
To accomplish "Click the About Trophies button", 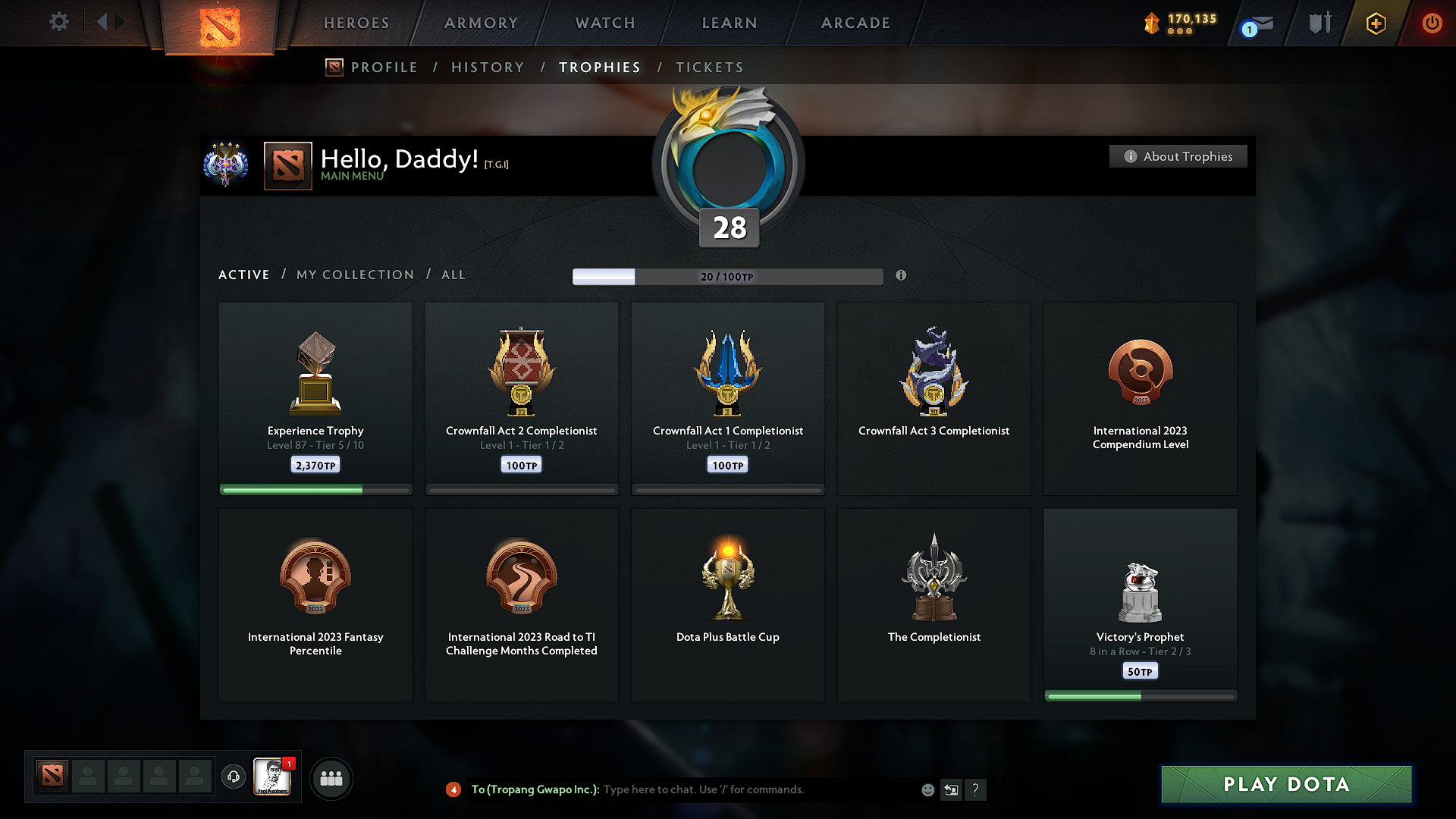I will coord(1178,156).
